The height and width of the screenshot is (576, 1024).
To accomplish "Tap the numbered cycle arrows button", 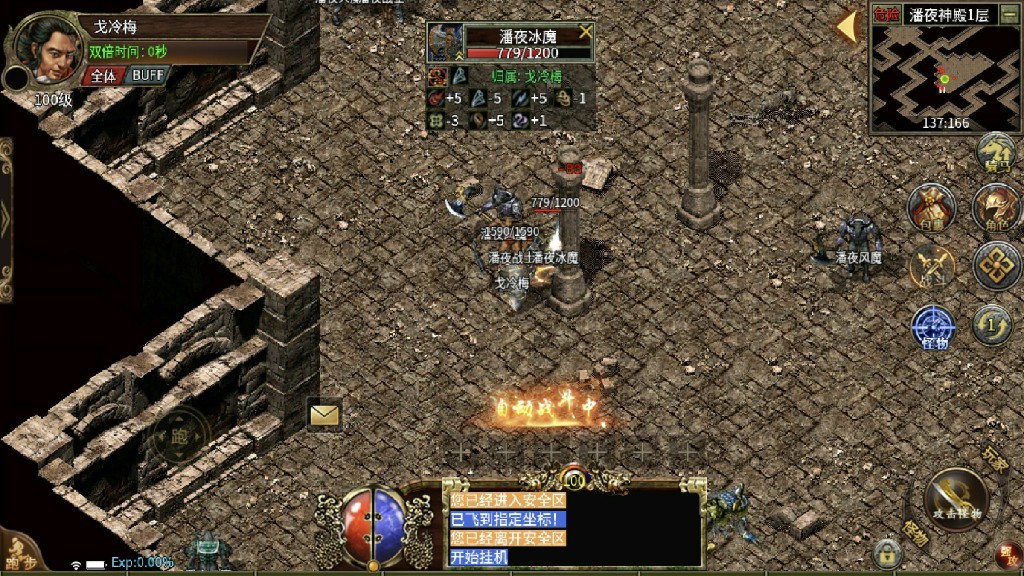I will click(x=992, y=325).
